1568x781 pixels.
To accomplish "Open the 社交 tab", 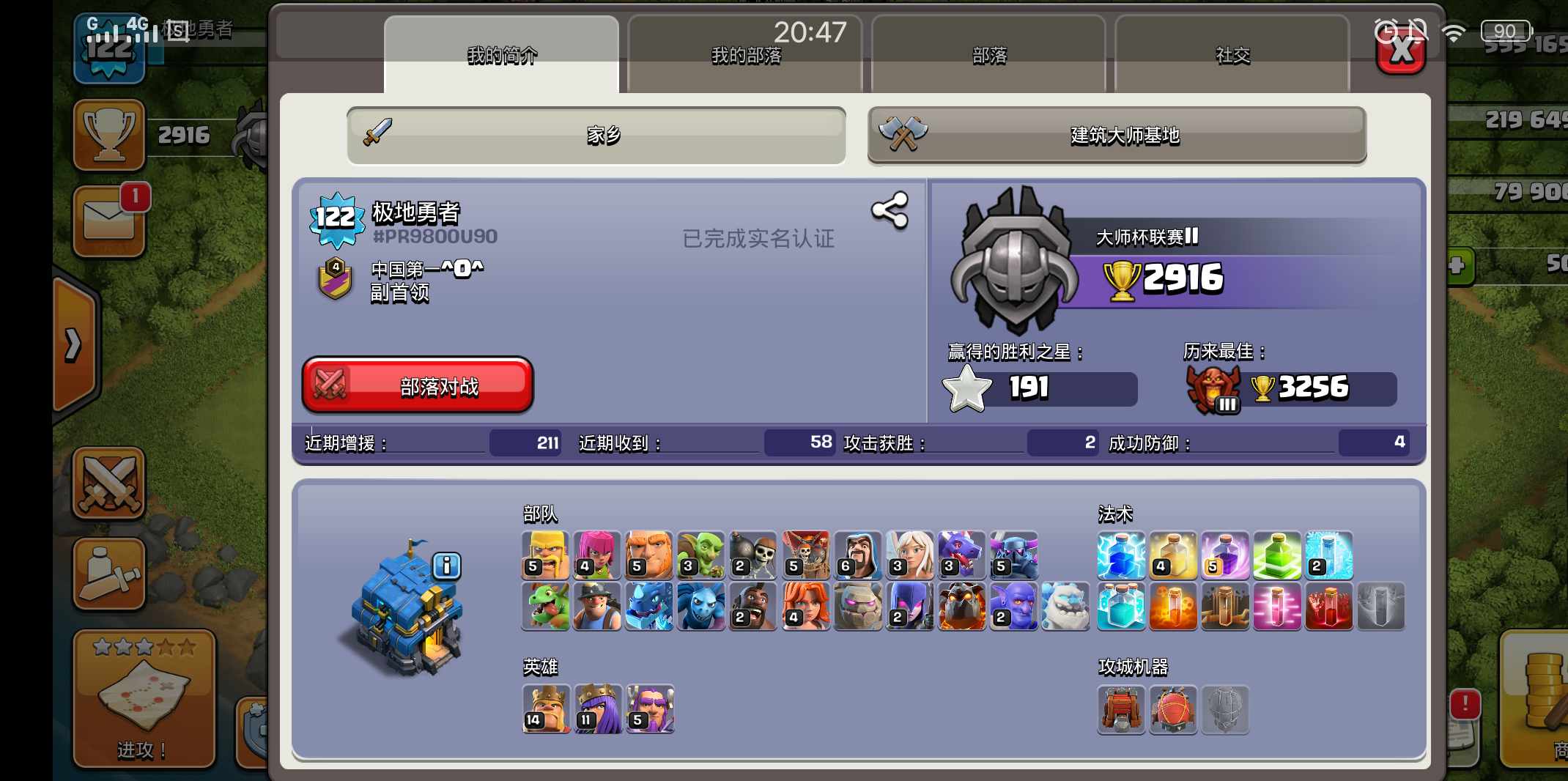I will click(1232, 55).
